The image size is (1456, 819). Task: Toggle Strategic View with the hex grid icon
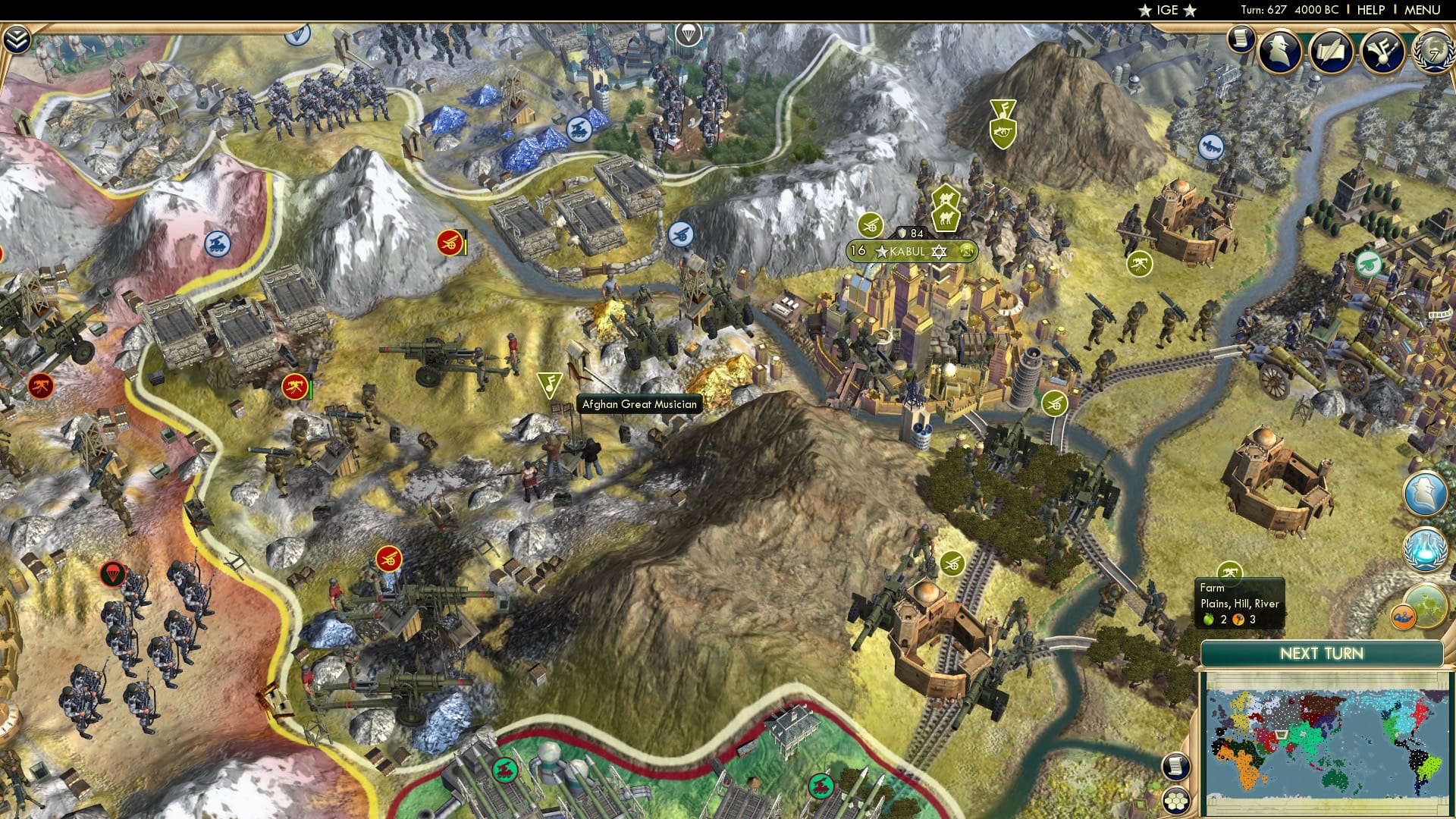(1176, 800)
